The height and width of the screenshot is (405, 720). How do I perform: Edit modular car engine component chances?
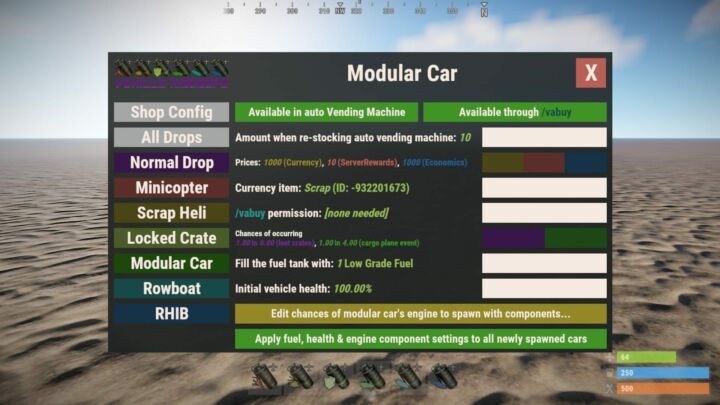pyautogui.click(x=420, y=313)
